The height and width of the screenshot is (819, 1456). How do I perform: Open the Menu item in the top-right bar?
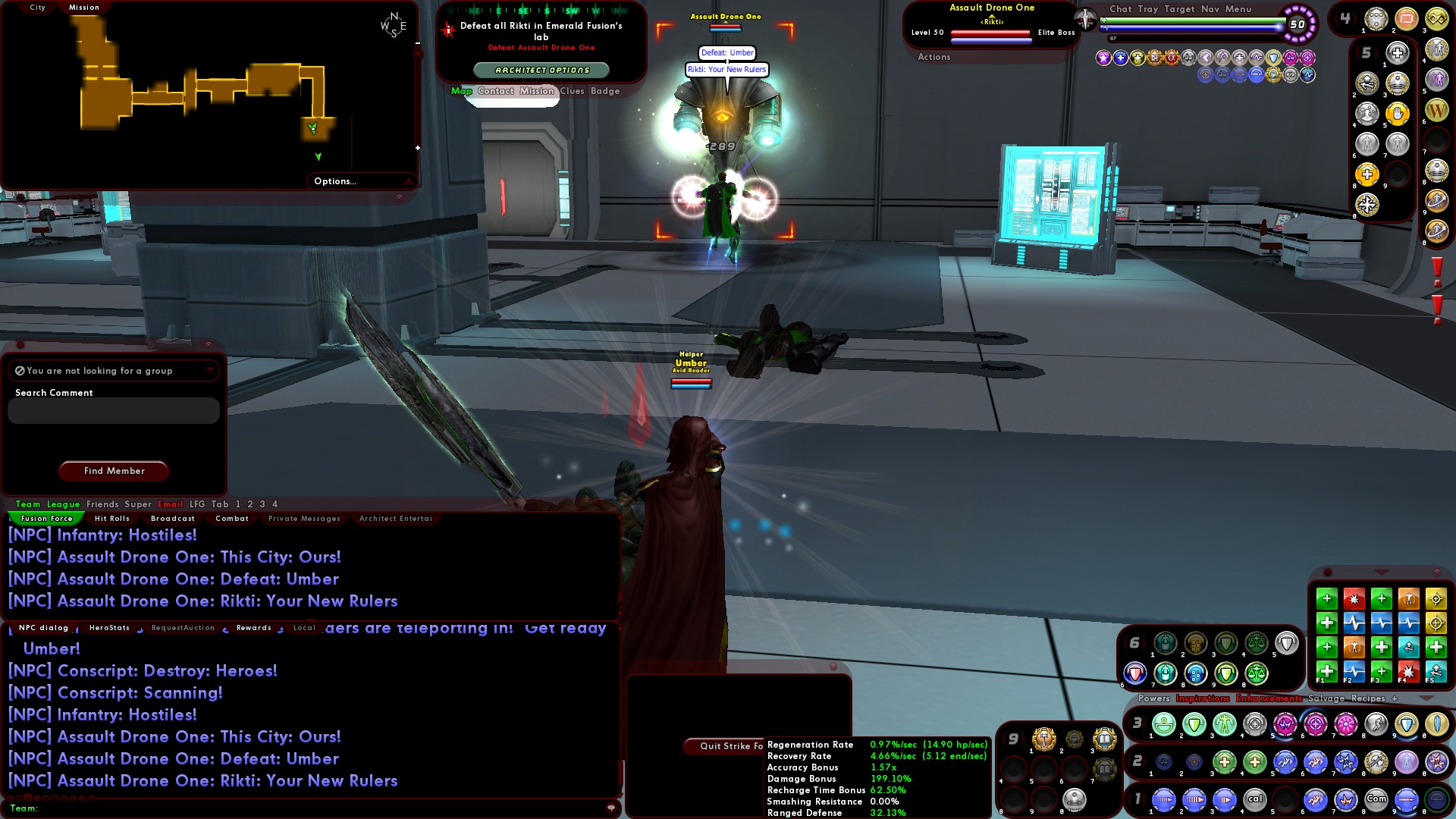(1238, 9)
